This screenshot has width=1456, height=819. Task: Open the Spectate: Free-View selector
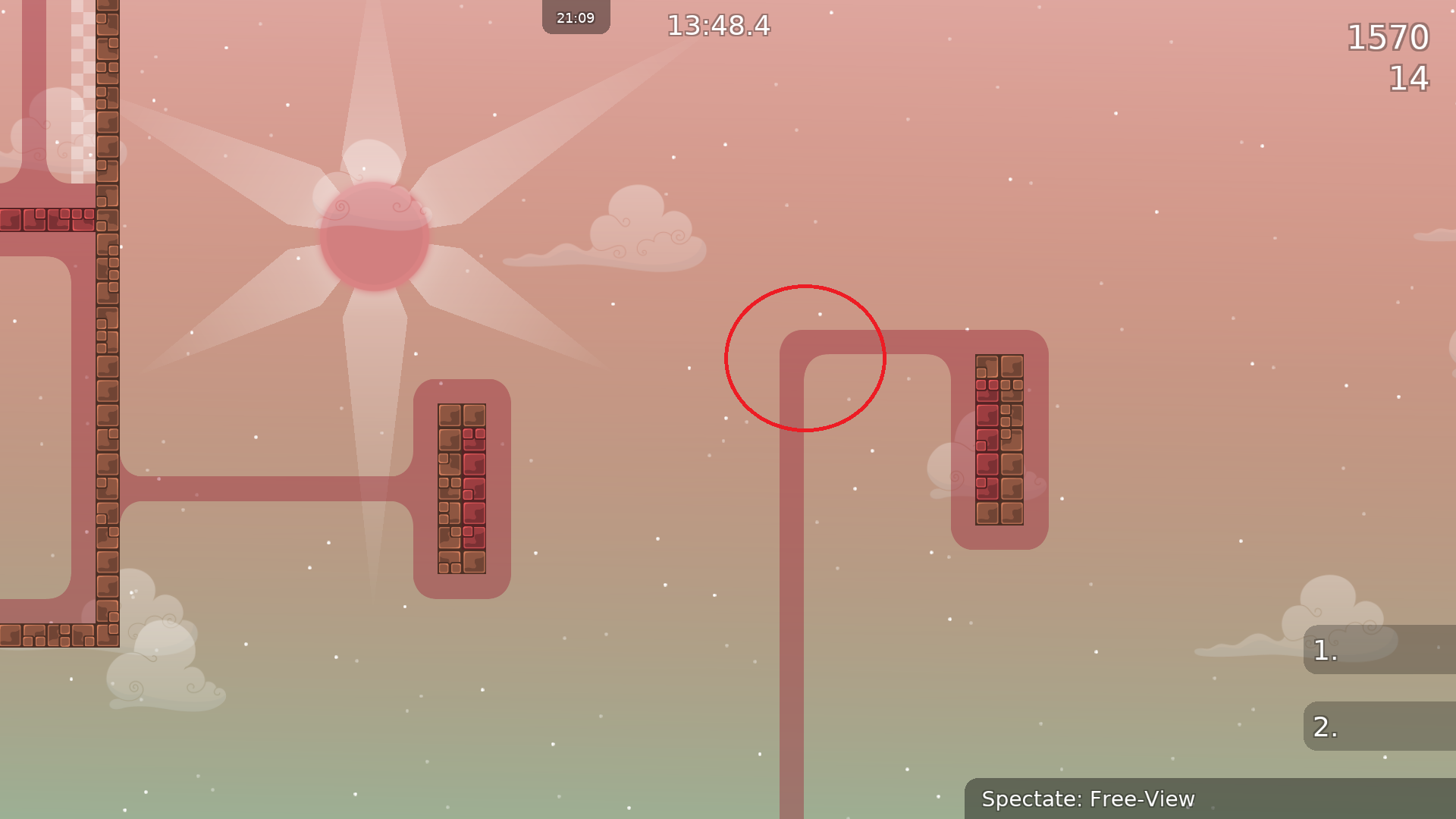(x=1090, y=799)
